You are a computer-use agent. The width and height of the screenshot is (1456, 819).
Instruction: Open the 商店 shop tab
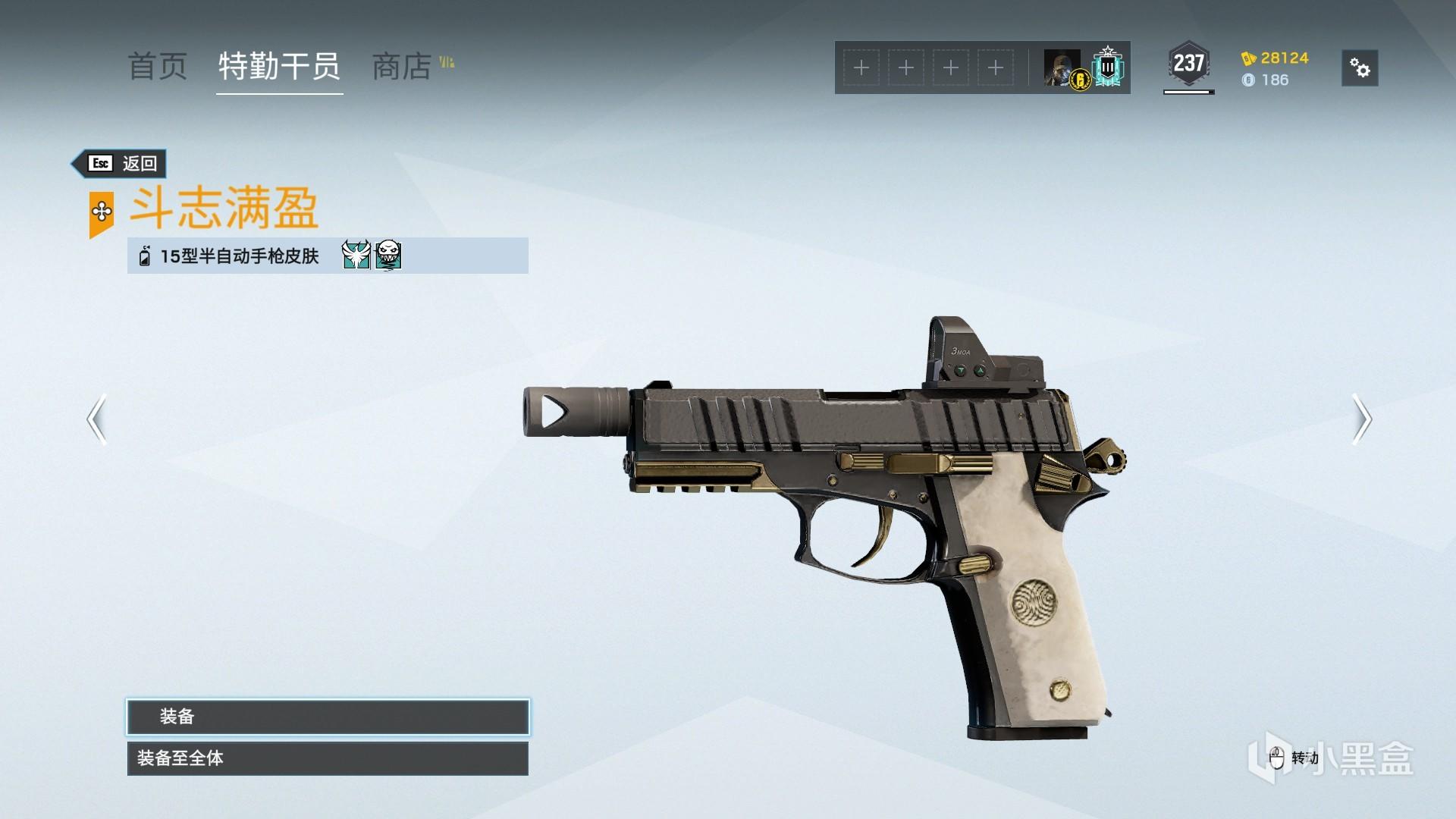click(x=402, y=67)
